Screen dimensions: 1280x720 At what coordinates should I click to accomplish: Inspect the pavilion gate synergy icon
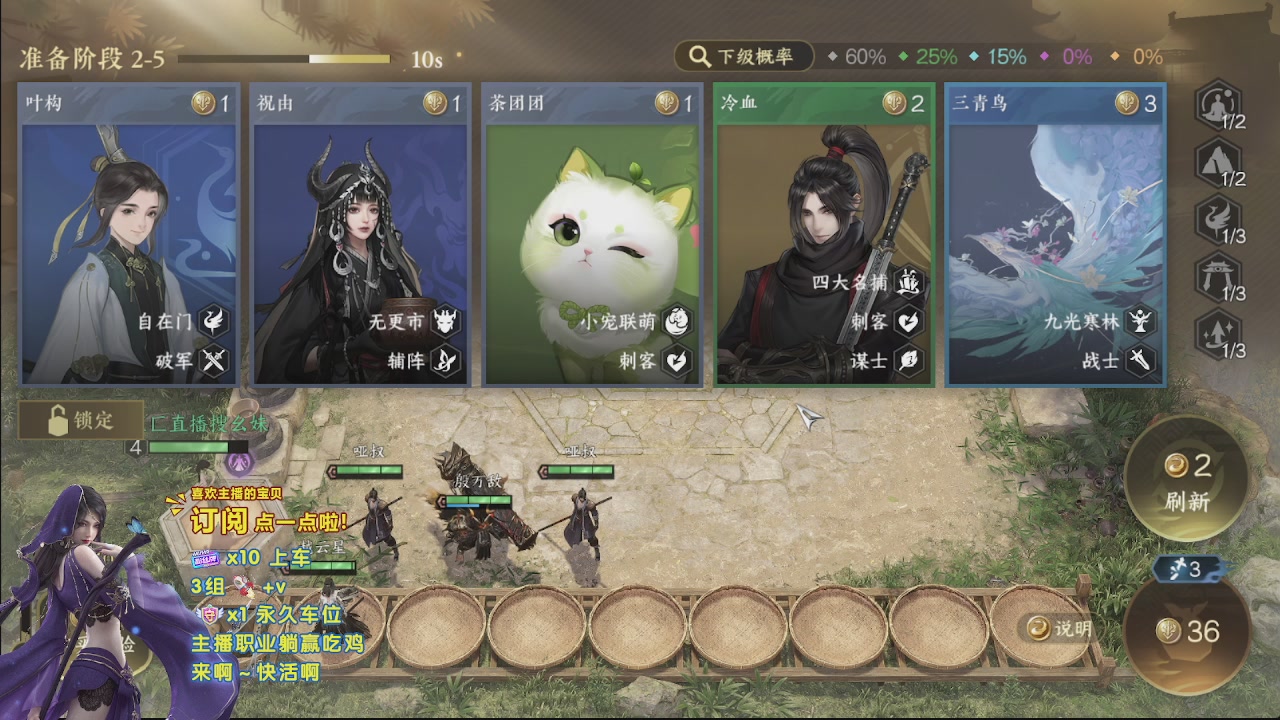click(1218, 275)
